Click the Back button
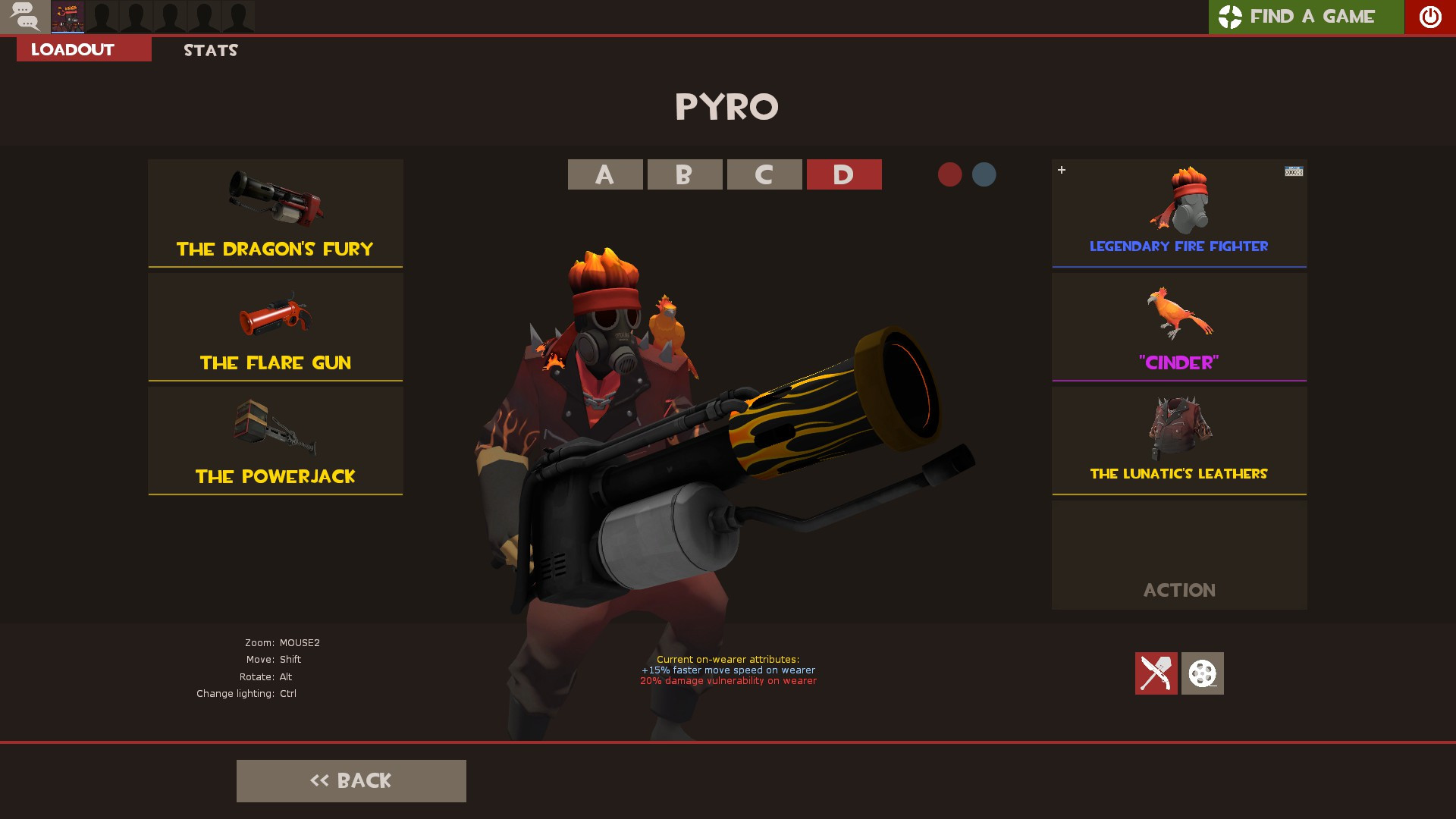1456x819 pixels. point(351,780)
